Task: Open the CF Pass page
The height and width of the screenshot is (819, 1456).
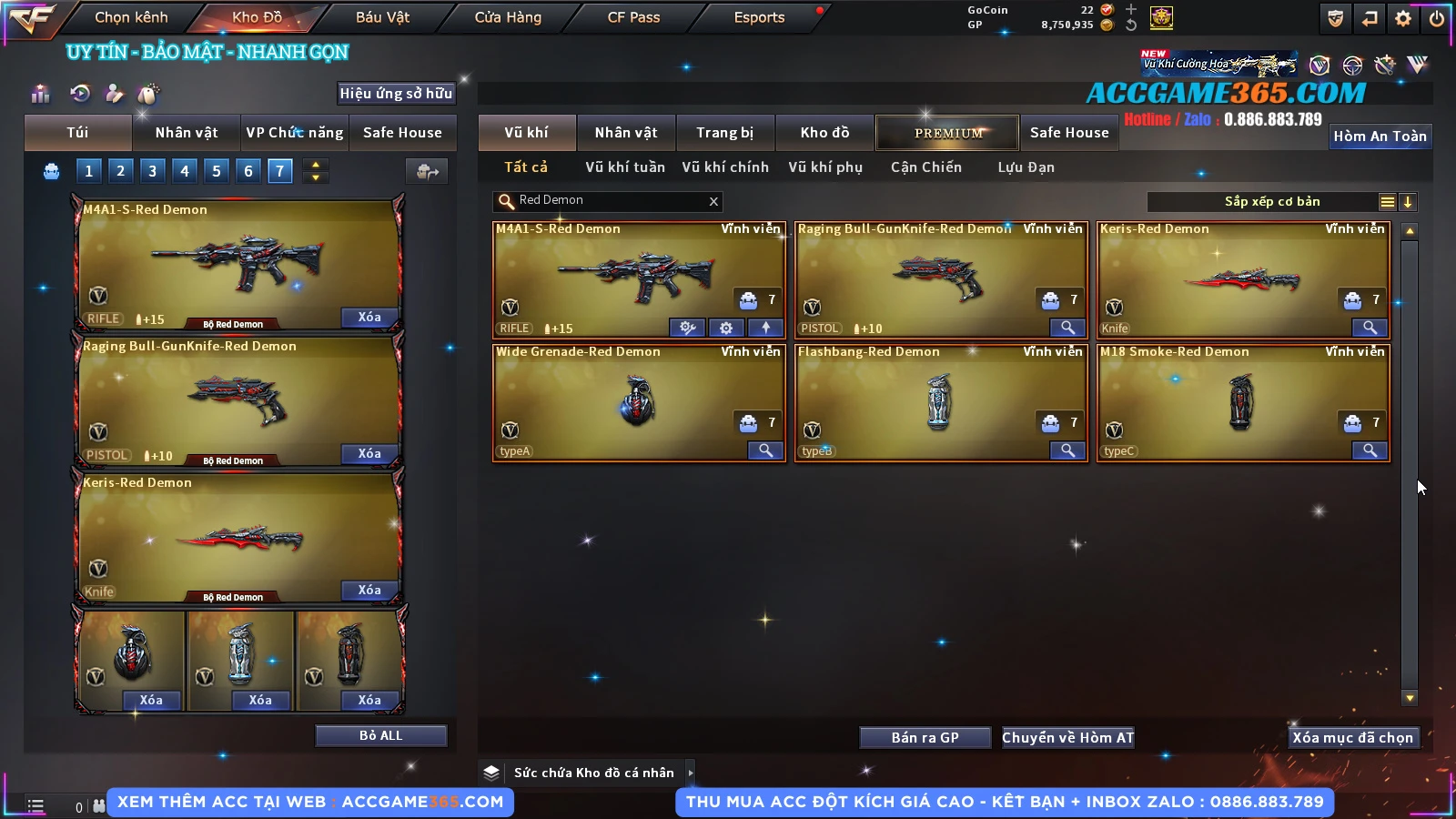Action: pyautogui.click(x=633, y=17)
